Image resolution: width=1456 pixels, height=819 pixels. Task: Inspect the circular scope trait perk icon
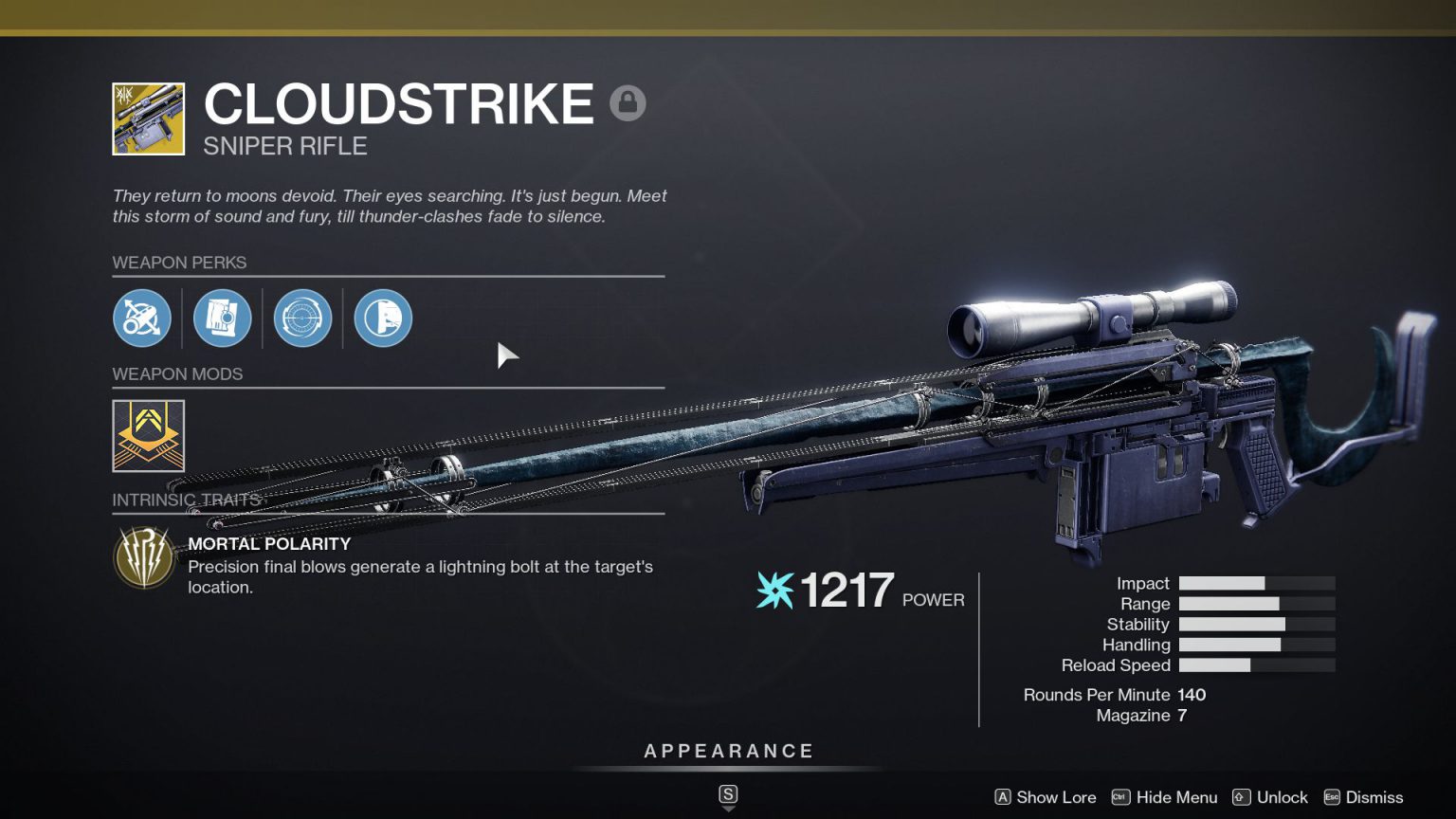(x=302, y=318)
